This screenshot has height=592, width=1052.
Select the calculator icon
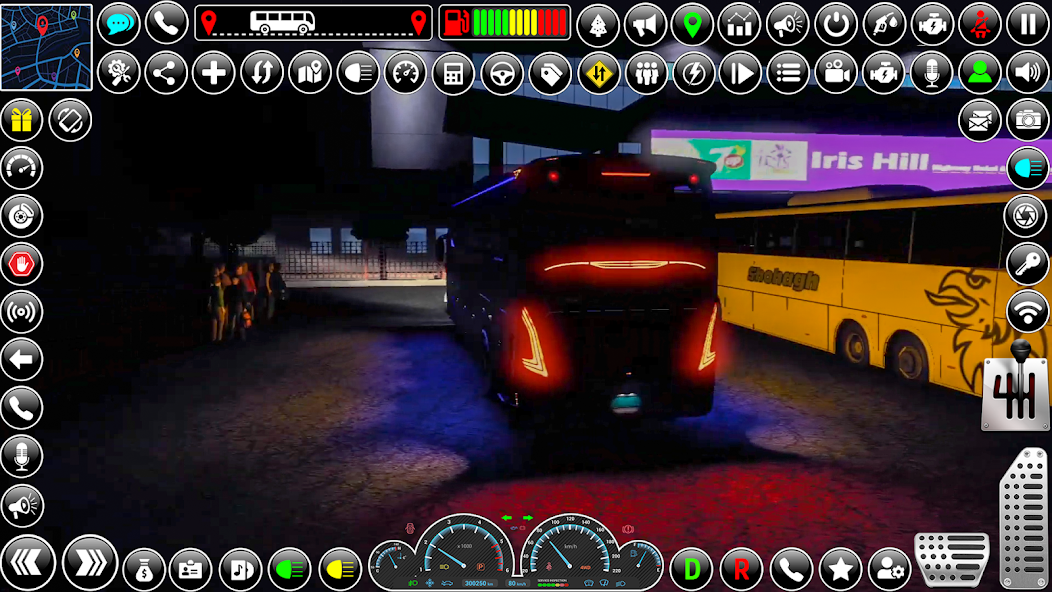(454, 73)
